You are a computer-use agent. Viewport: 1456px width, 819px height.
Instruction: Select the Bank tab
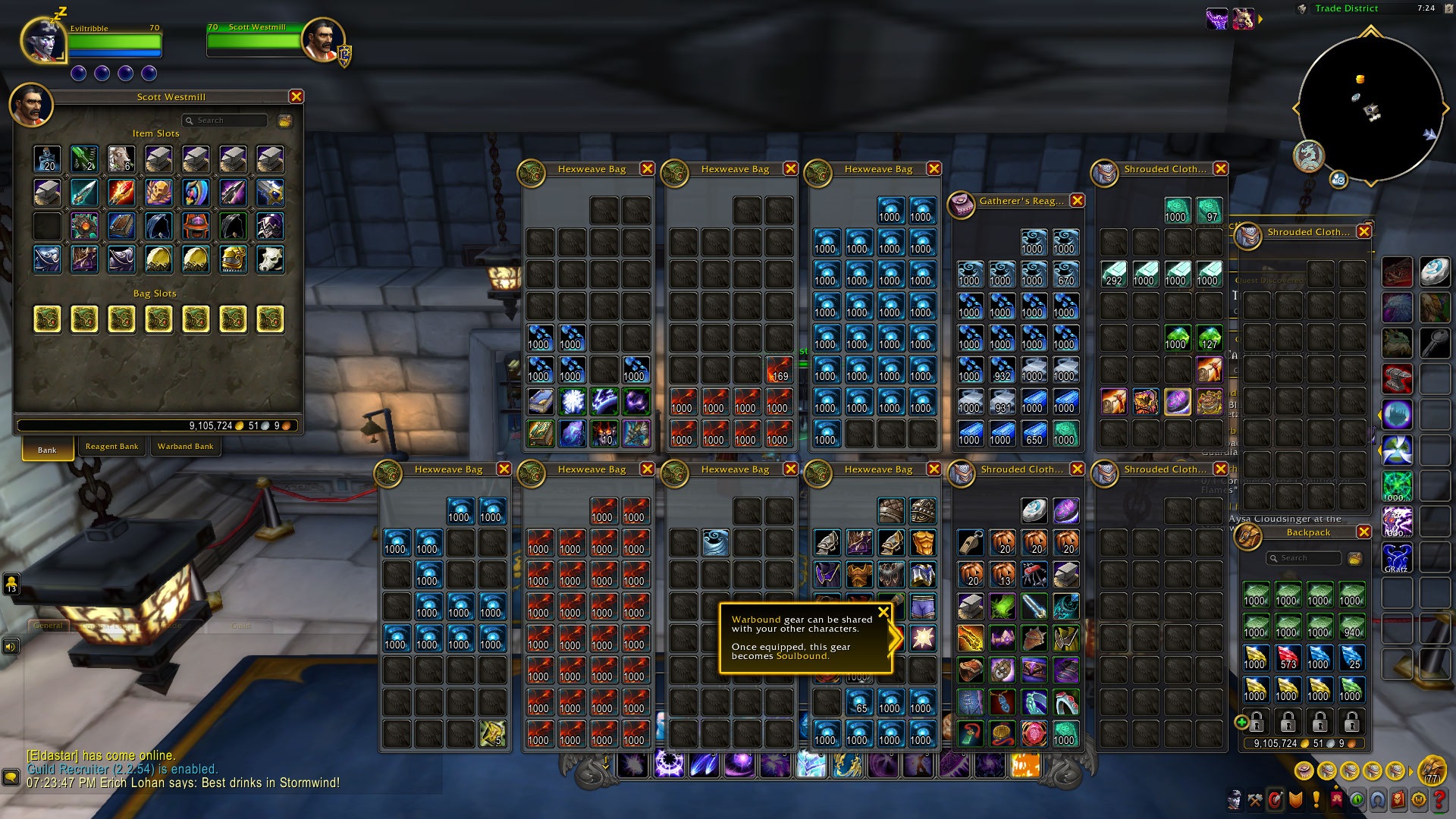click(47, 450)
